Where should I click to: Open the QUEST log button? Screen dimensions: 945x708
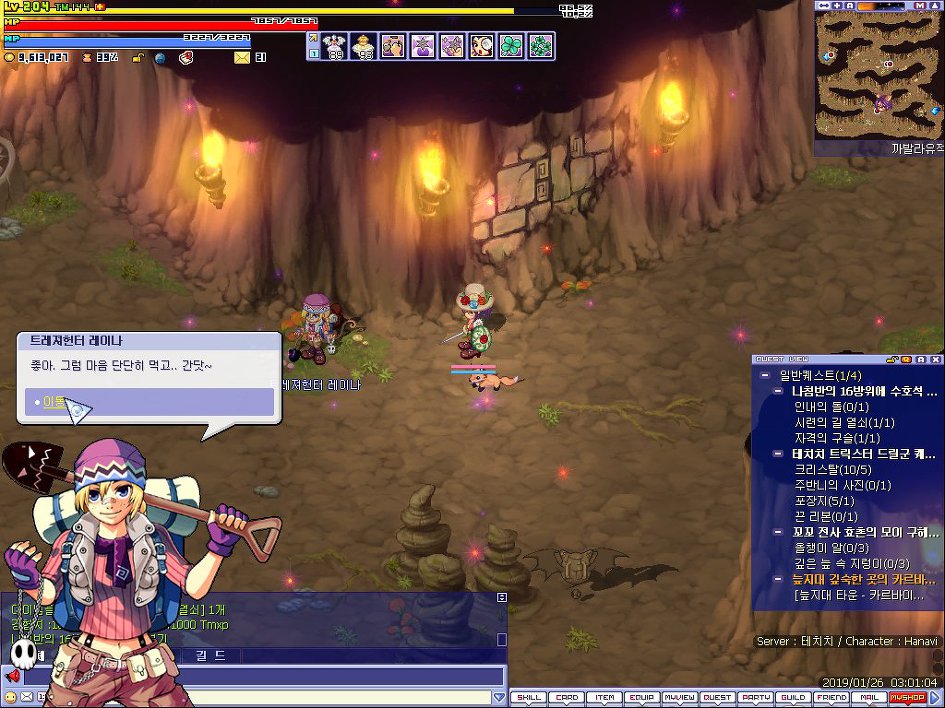716,697
